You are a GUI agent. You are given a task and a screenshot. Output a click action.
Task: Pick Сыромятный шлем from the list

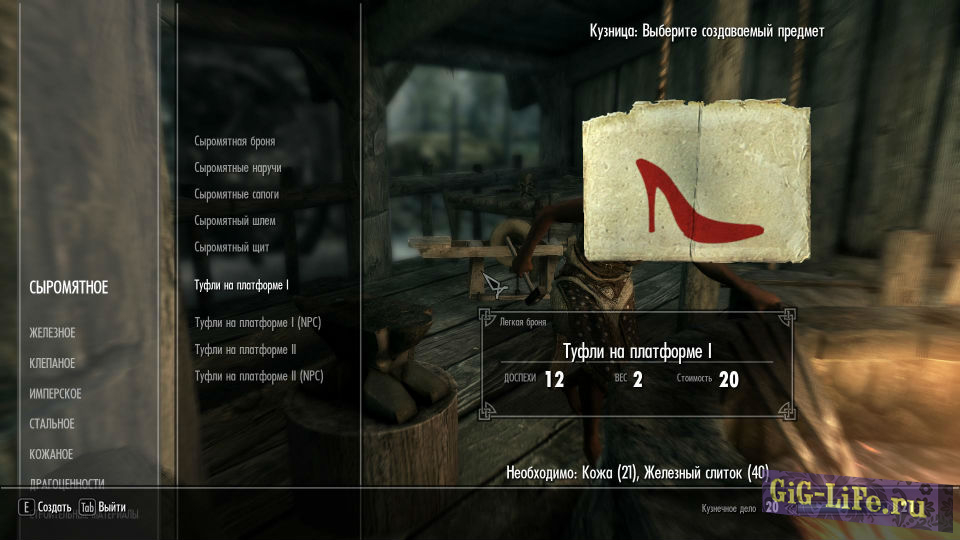[x=234, y=220]
